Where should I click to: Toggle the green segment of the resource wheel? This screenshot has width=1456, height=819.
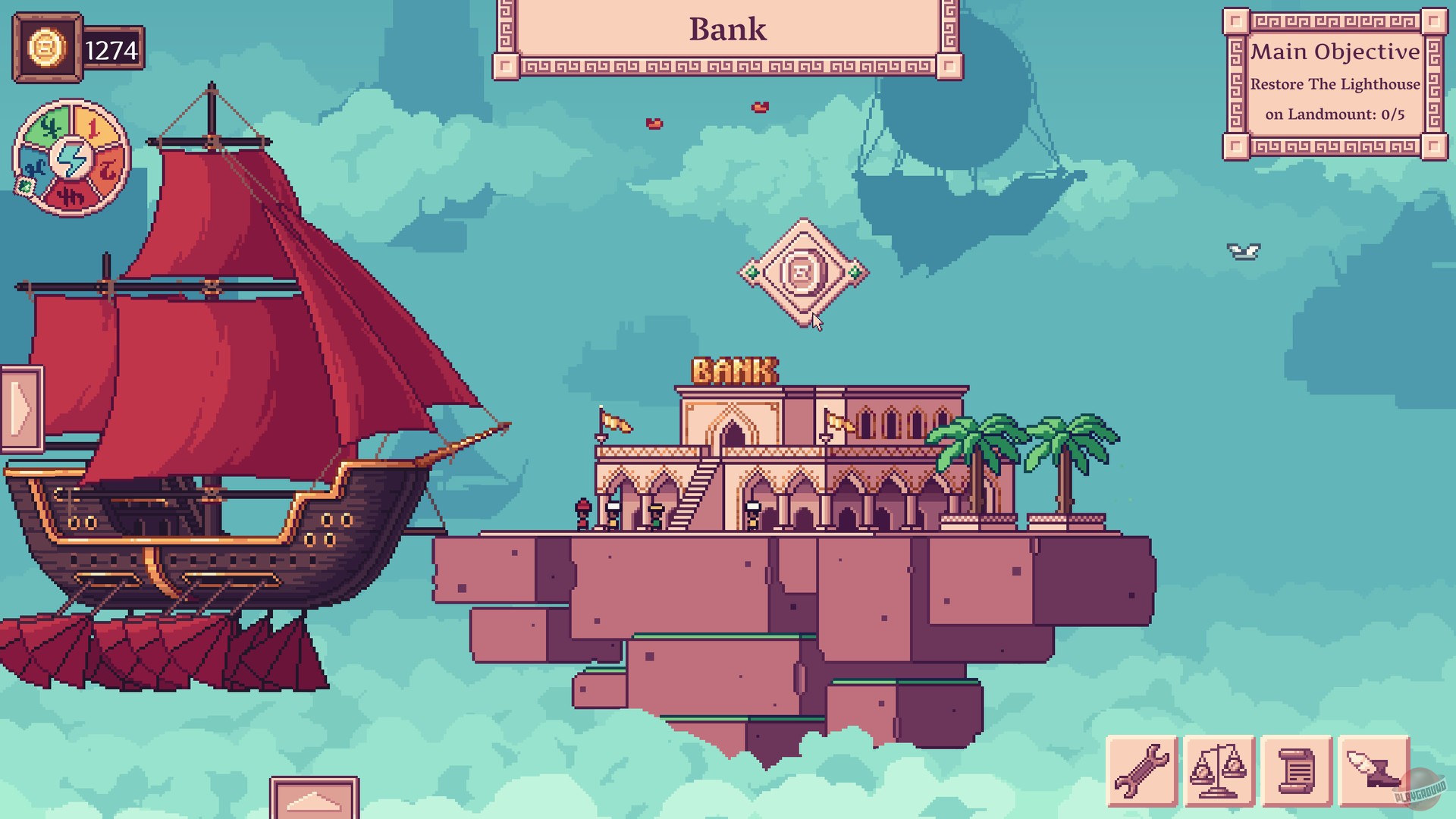tap(47, 124)
